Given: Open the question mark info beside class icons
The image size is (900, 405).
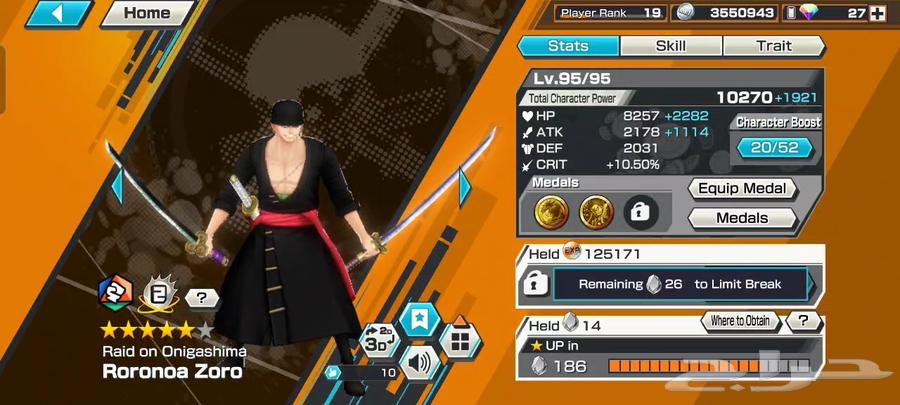Looking at the screenshot, I should [x=201, y=297].
